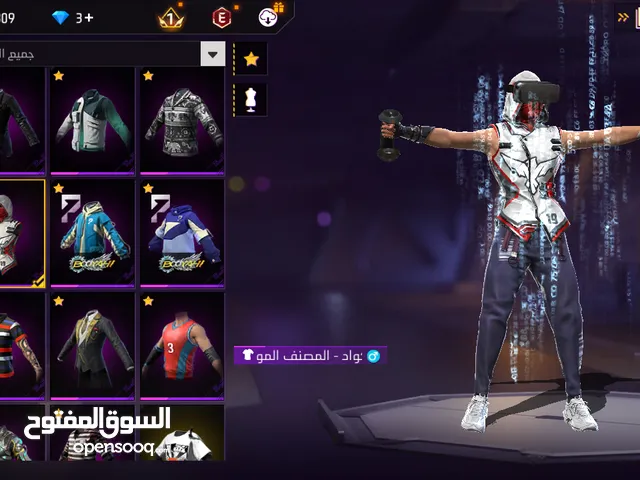Switch to the star favorites tab
This screenshot has width=640, height=480.
coord(251,59)
